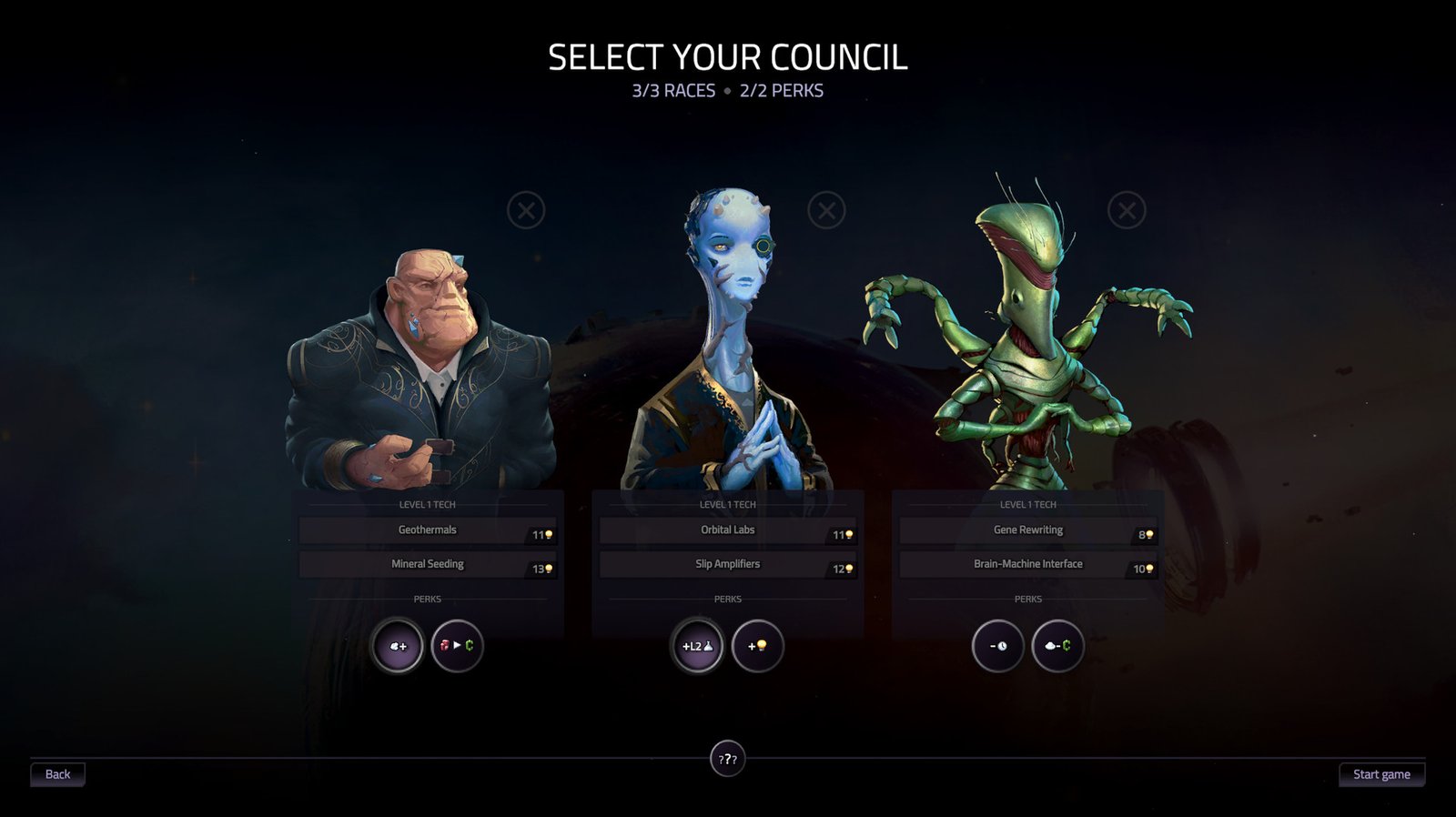Viewport: 1456px width, 817px height.
Task: Select the Mineral Seeding tech
Action: point(428,564)
